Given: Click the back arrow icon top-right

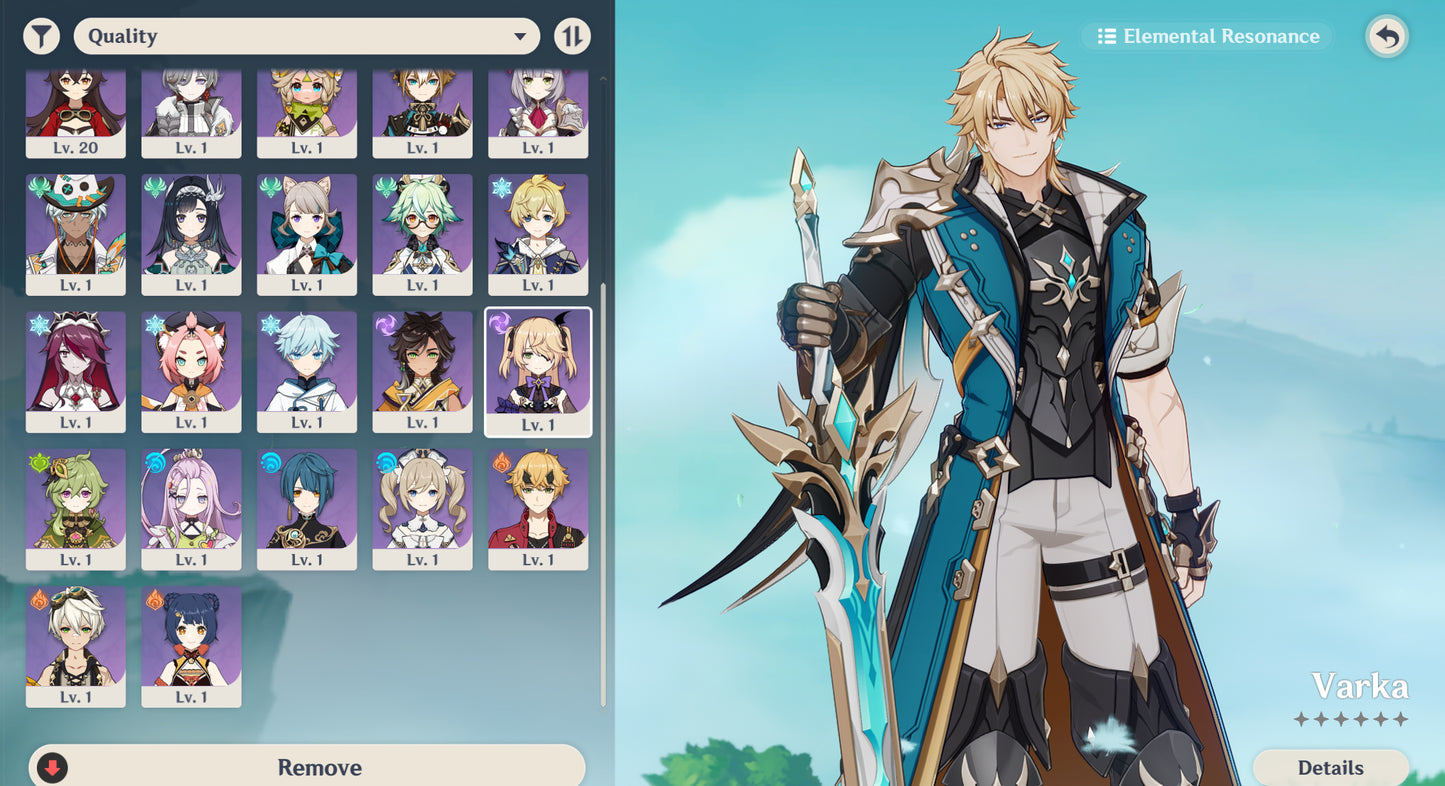Looking at the screenshot, I should coord(1386,35).
